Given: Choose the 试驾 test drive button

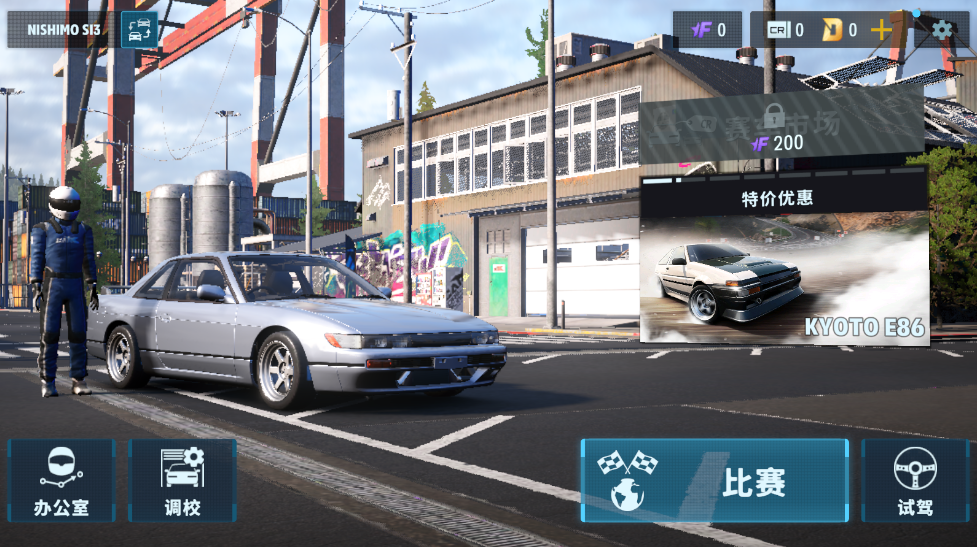Looking at the screenshot, I should [914, 480].
